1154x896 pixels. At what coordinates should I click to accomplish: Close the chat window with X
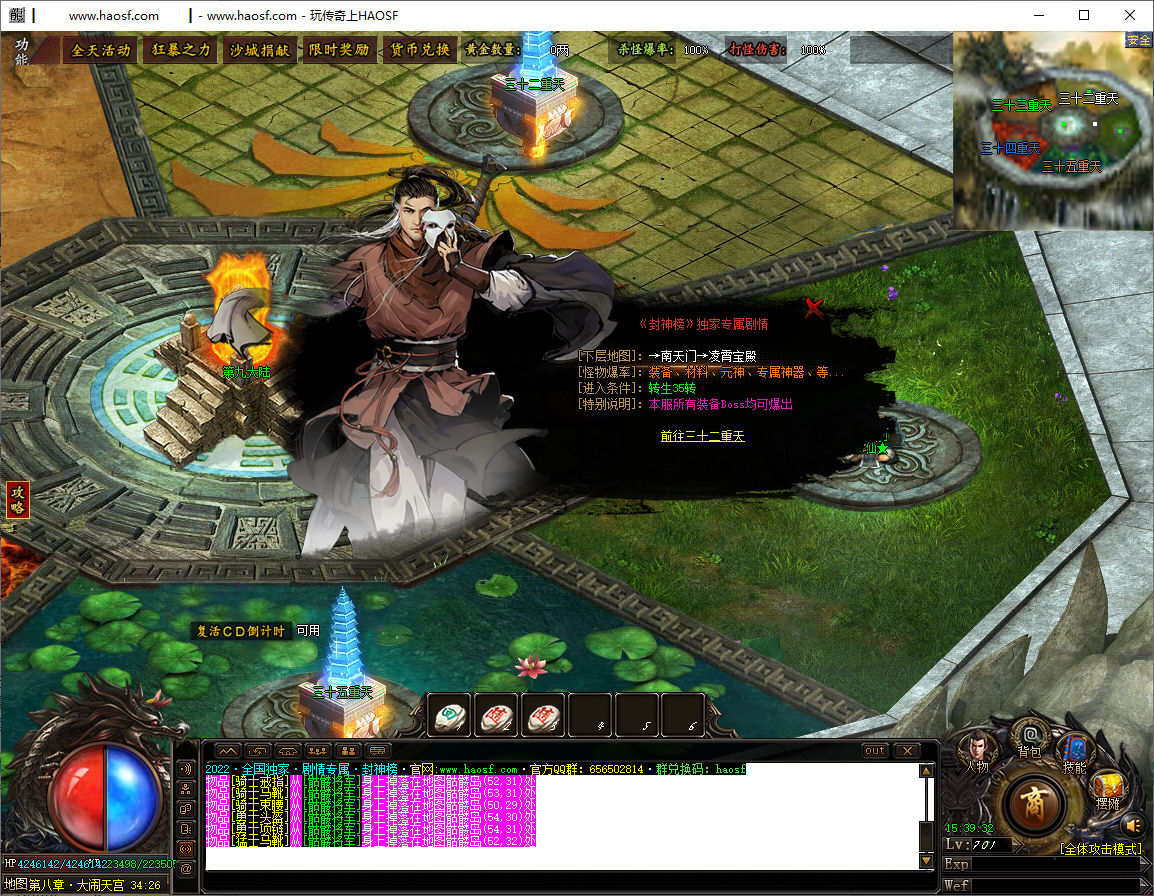pos(906,751)
